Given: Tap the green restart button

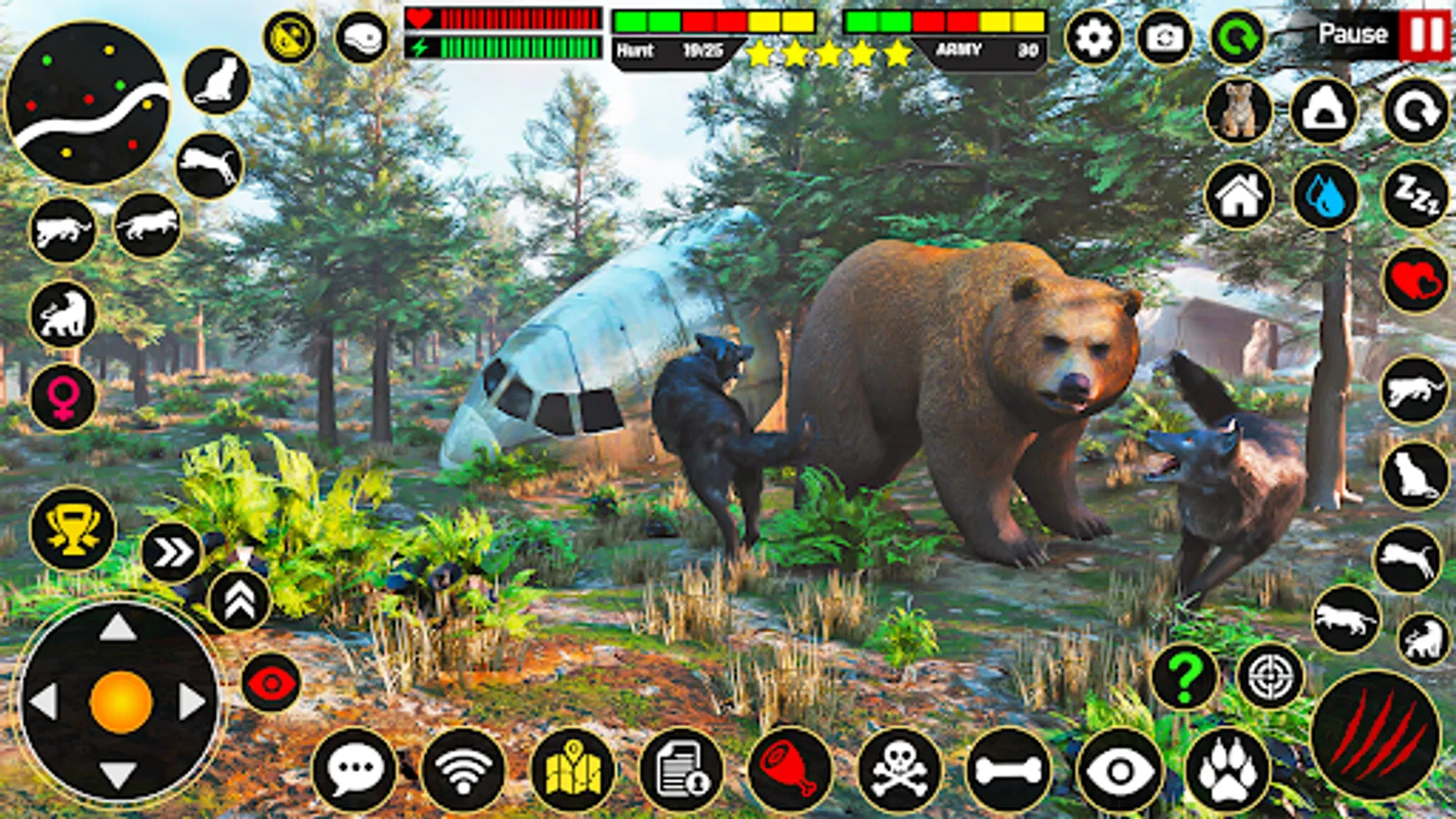Looking at the screenshot, I should point(1238,35).
